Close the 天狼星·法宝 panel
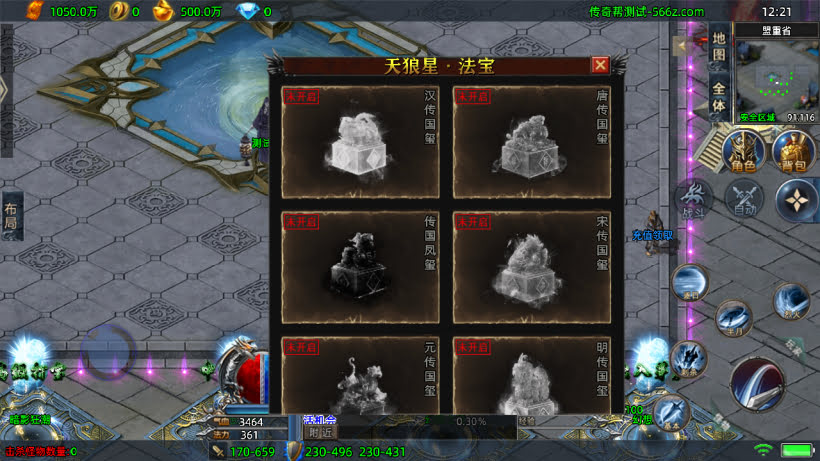 (x=600, y=65)
